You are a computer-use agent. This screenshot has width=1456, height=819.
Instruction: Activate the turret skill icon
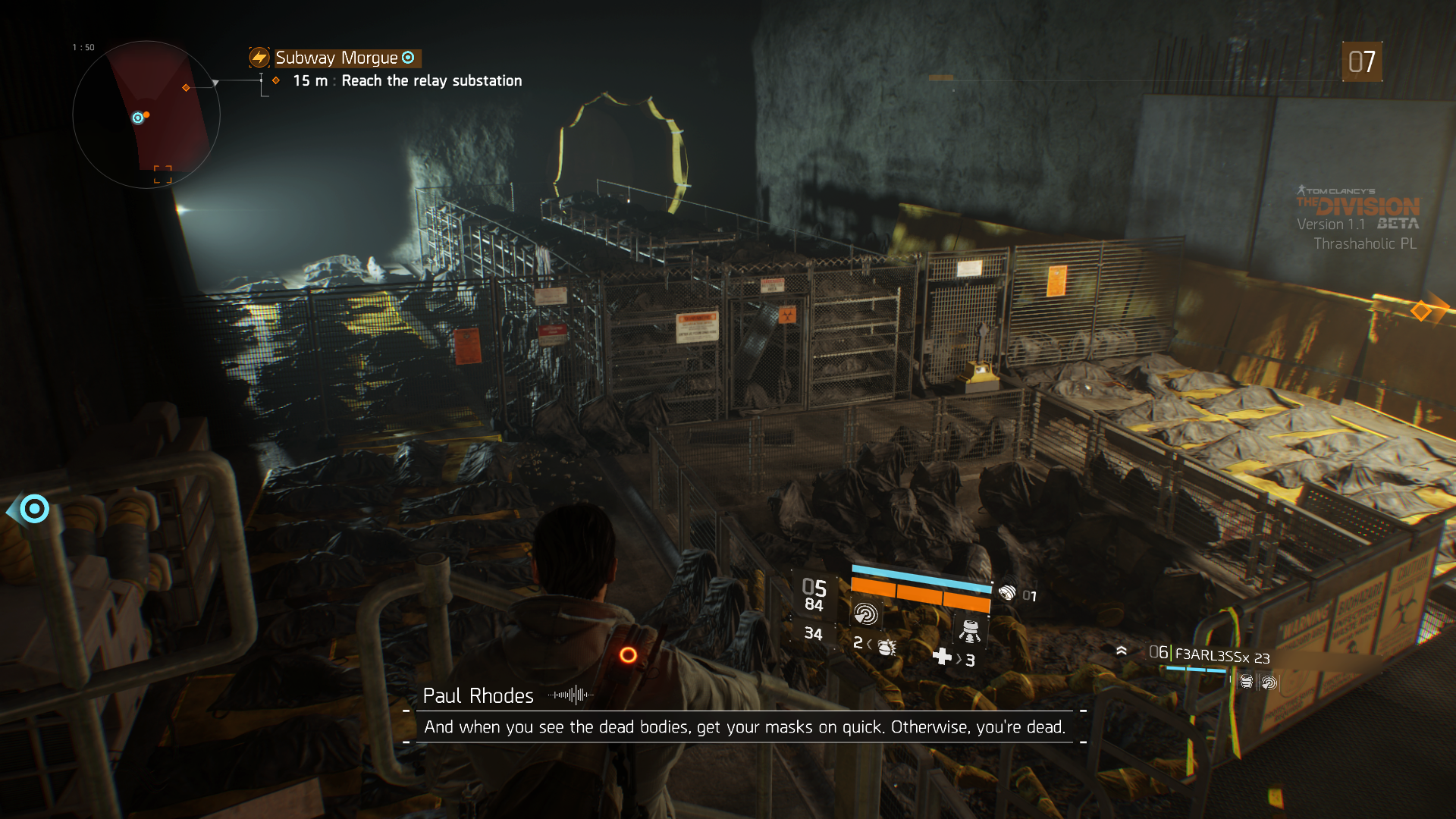tap(969, 631)
